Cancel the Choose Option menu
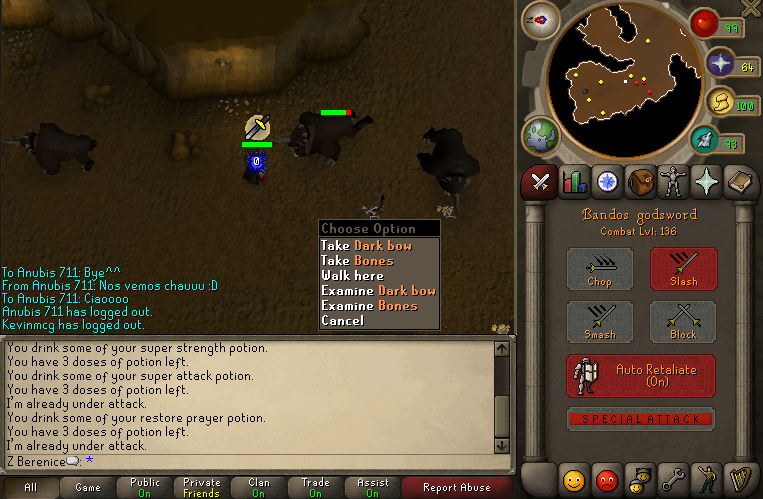Image resolution: width=763 pixels, height=499 pixels. (342, 320)
